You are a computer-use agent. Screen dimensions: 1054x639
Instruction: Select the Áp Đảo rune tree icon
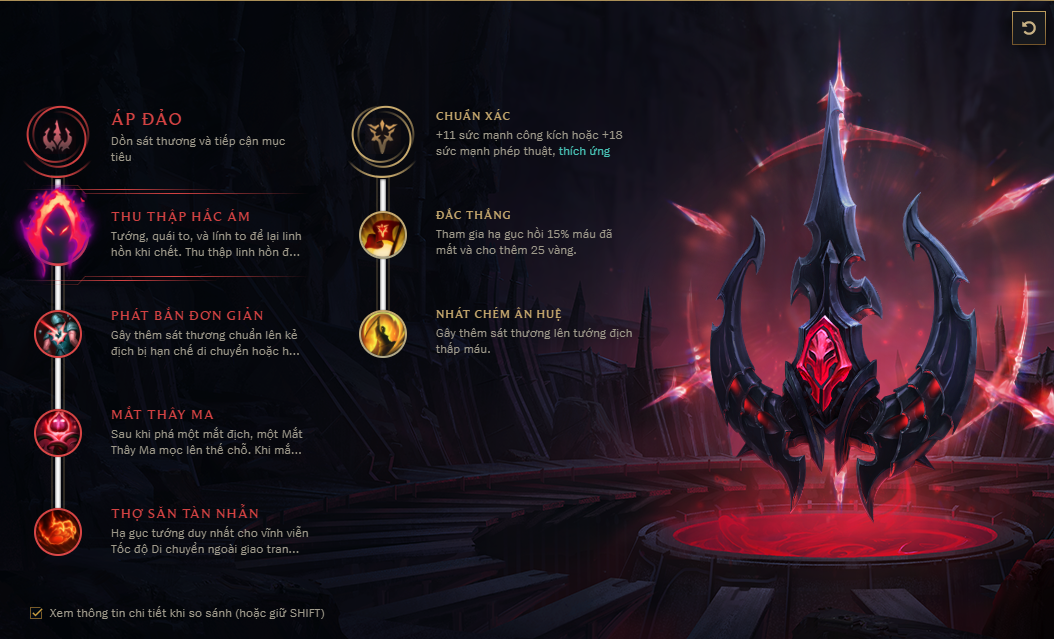[58, 136]
